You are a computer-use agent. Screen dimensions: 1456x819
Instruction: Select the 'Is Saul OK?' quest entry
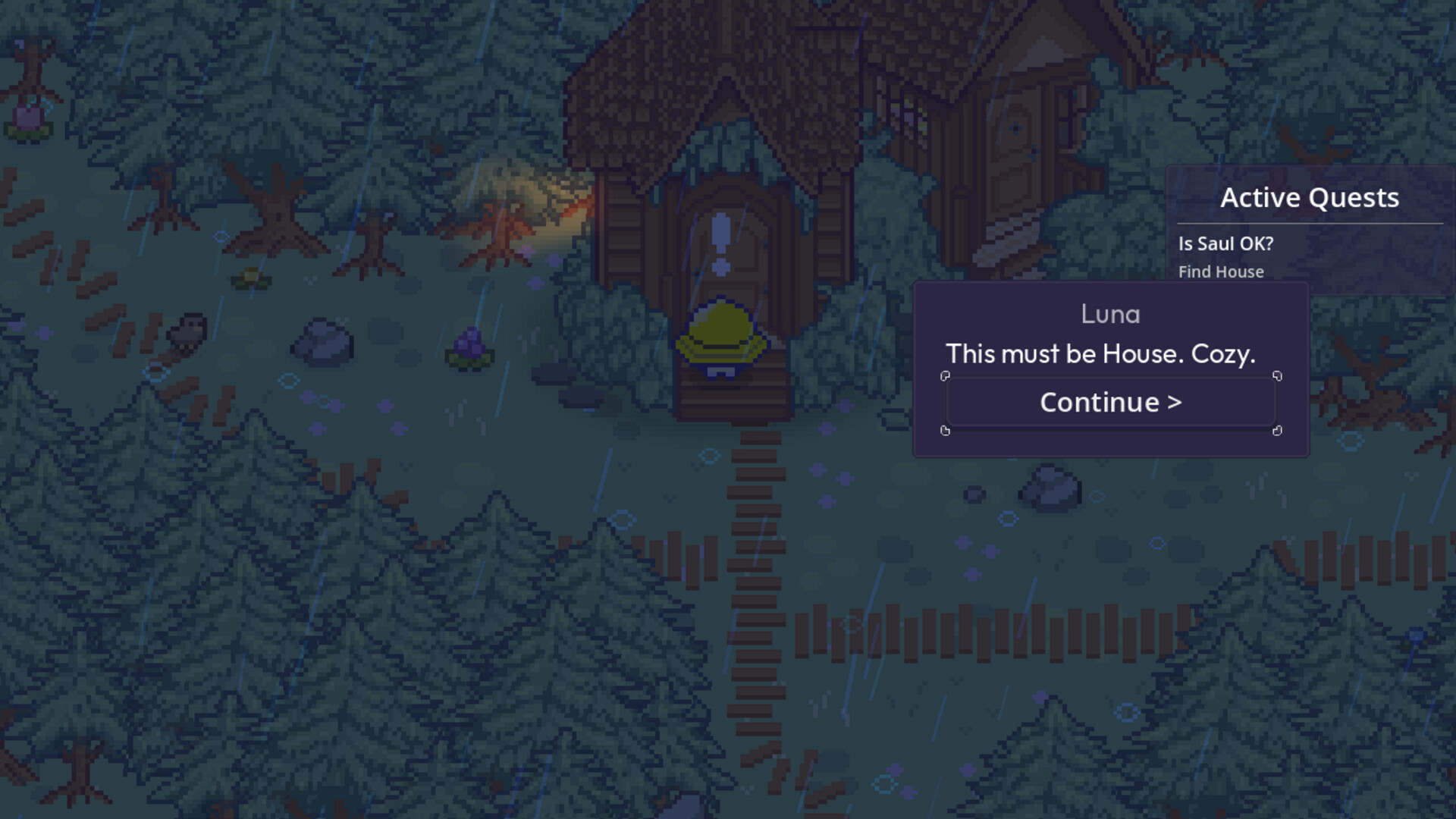[x=1225, y=243]
